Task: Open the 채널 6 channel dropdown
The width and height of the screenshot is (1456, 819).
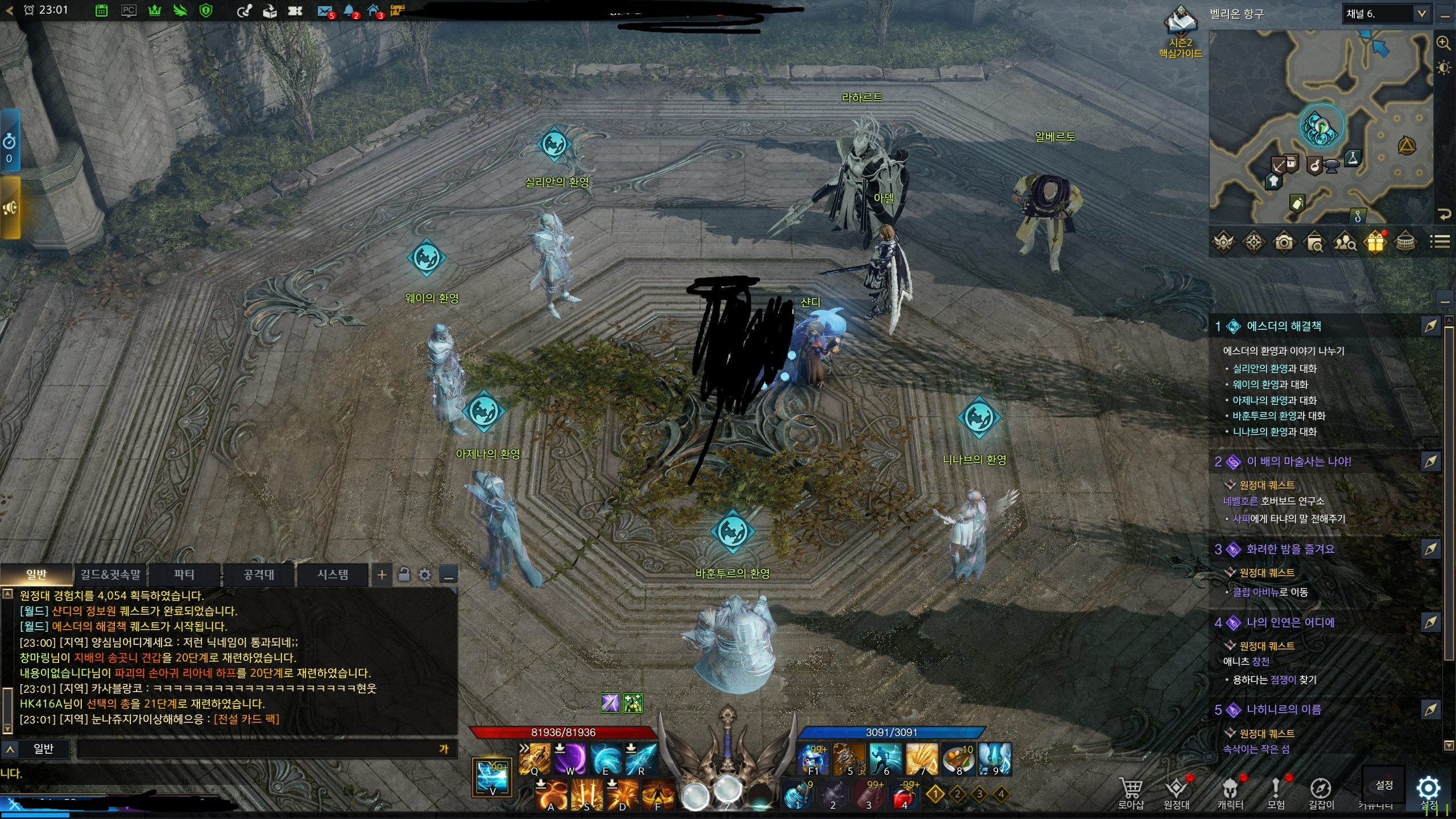Action: (1386, 14)
